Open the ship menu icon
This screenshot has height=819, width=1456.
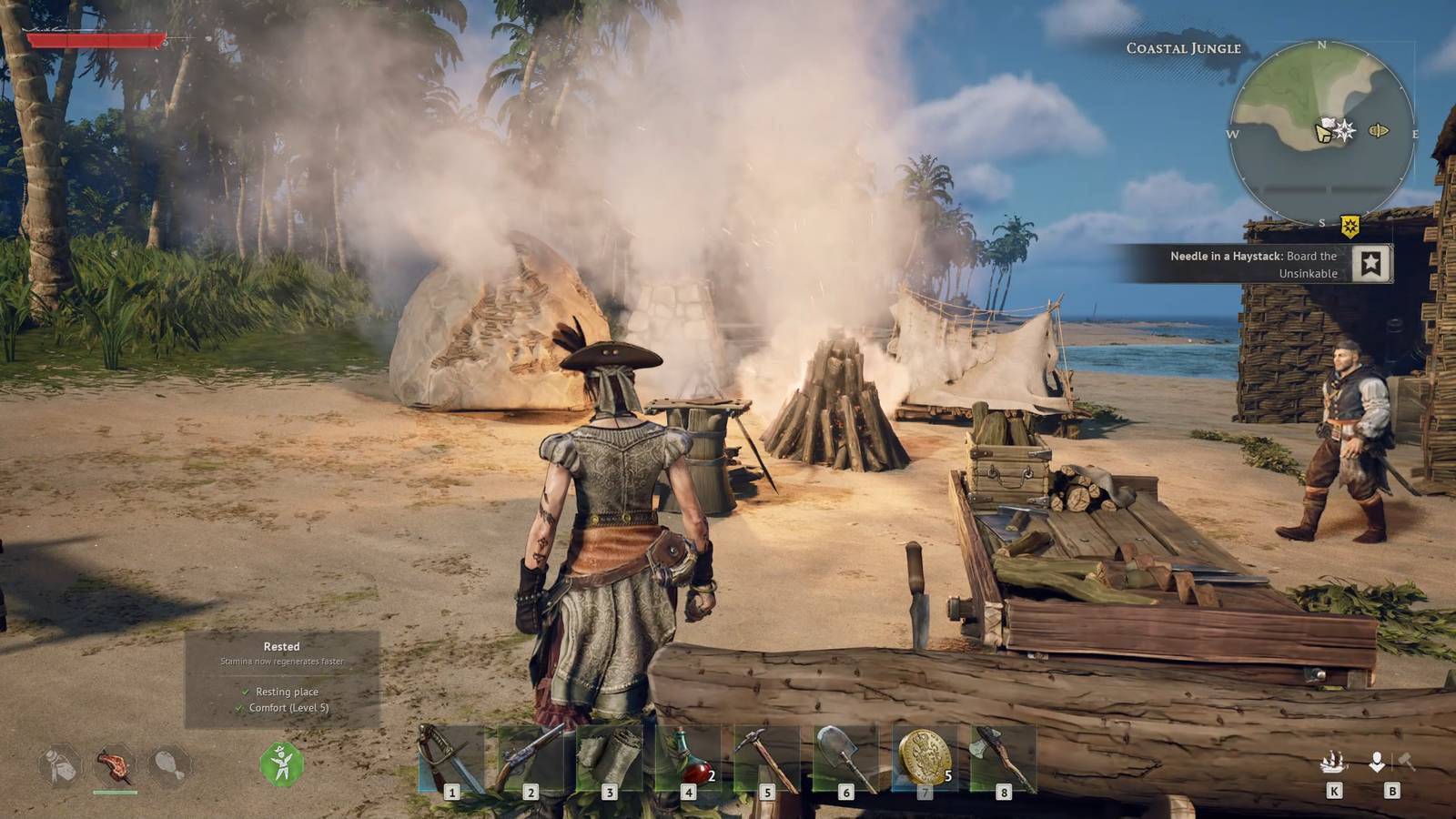pos(1333,763)
